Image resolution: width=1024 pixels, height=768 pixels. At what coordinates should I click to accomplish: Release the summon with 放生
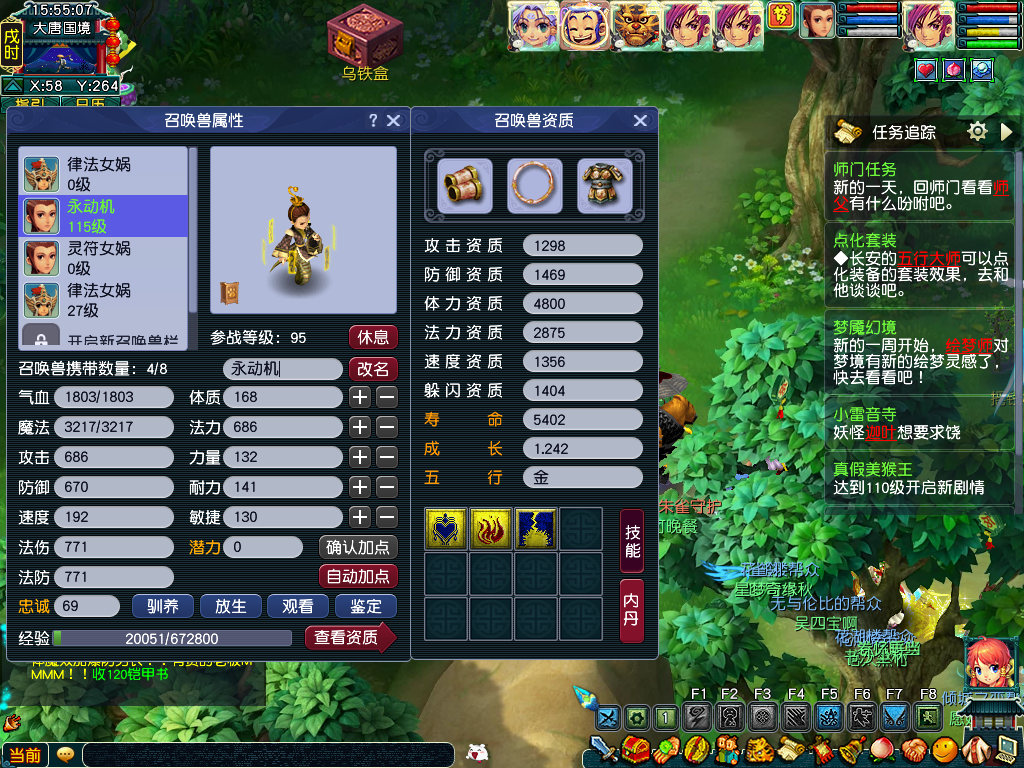coord(230,606)
